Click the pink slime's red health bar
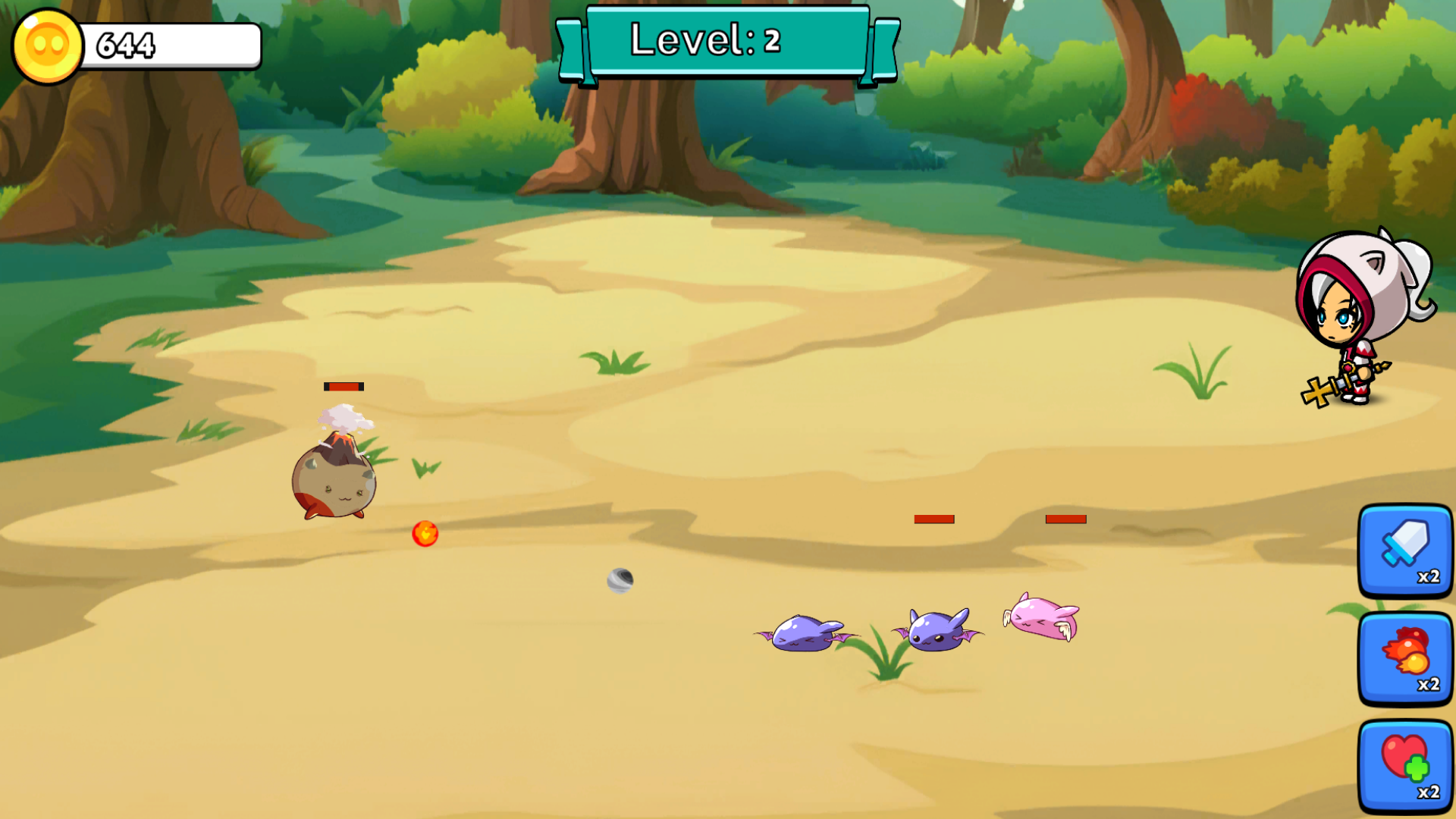The image size is (1456, 819). (1065, 519)
